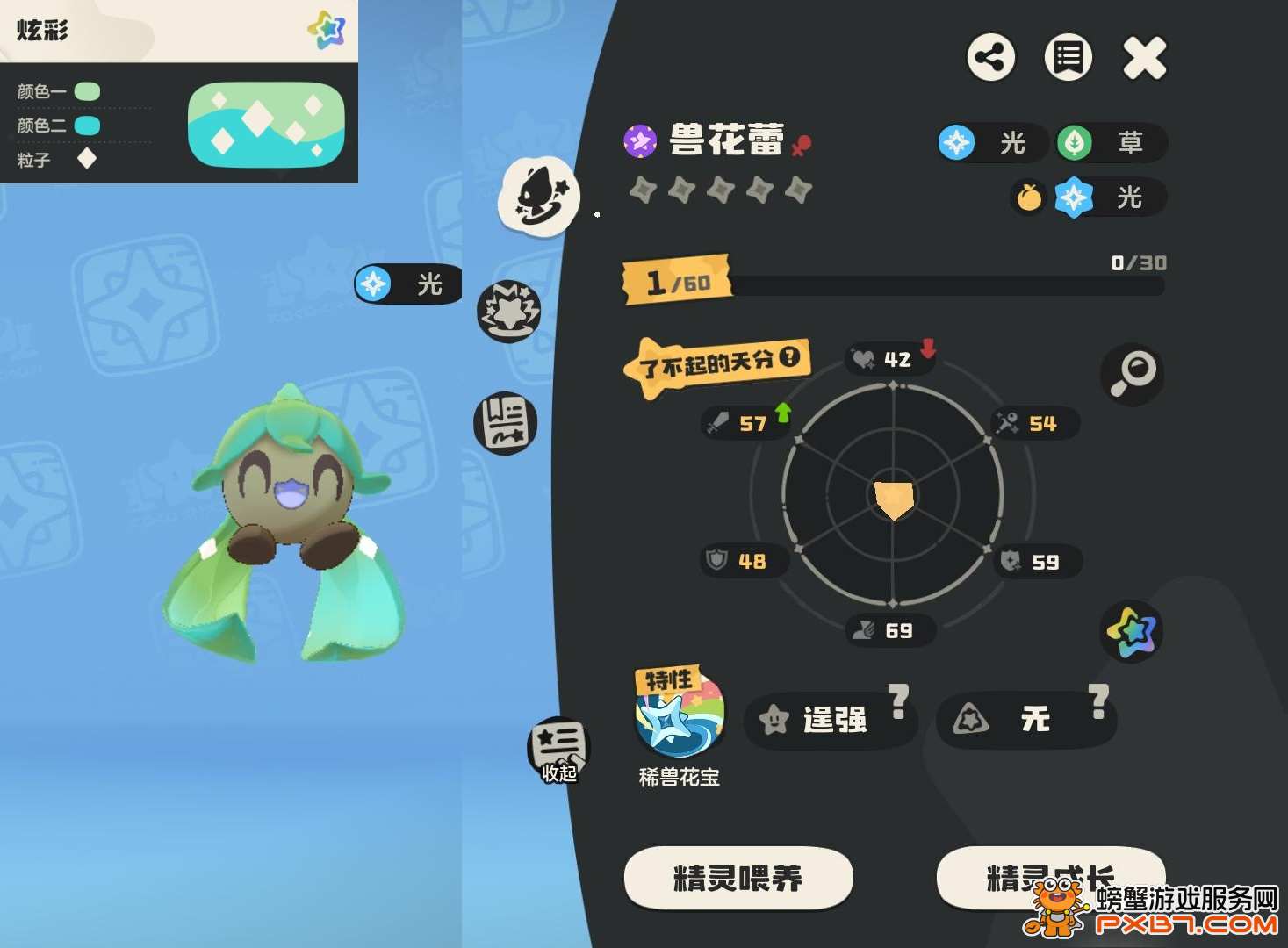The image size is (1288, 948).
Task: Select the 光 element tag at top right
Action: [x=991, y=143]
